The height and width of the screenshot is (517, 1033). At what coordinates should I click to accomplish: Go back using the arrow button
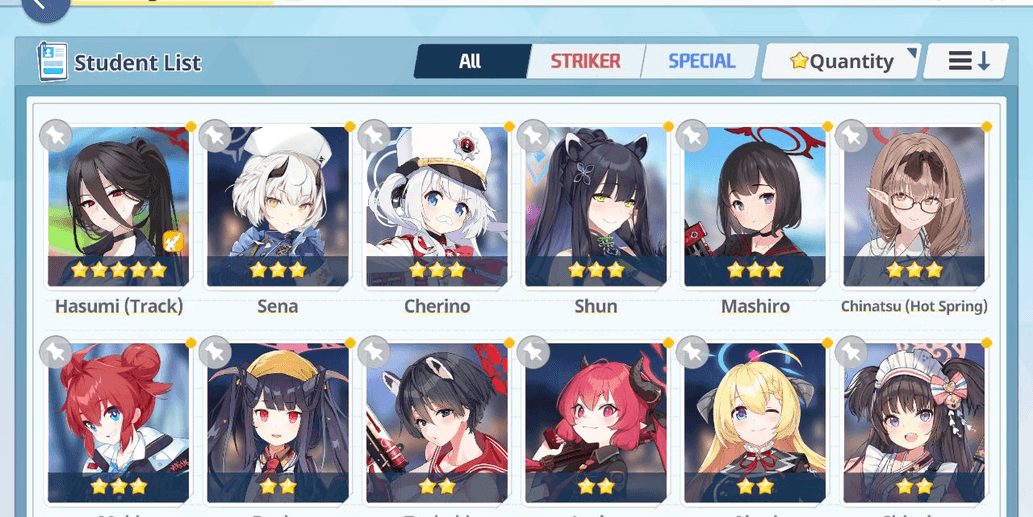(x=45, y=6)
